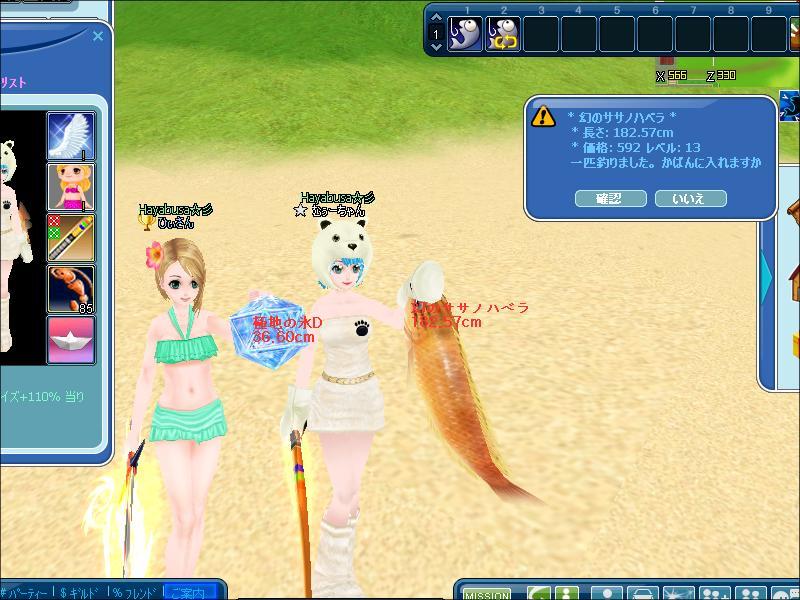Select the white wing item slot

point(71,135)
